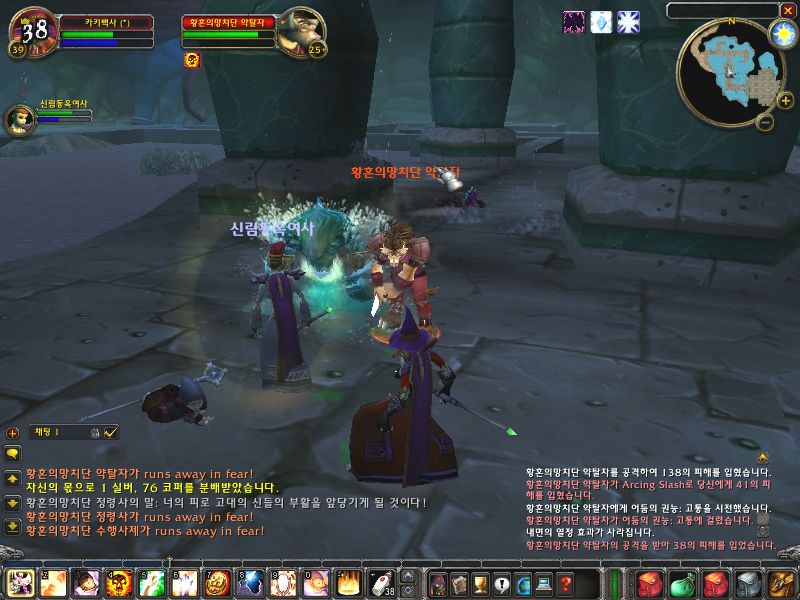This screenshot has width=800, height=600.
Task: Activate the flaming skull spell in slot 4
Action: click(x=120, y=583)
